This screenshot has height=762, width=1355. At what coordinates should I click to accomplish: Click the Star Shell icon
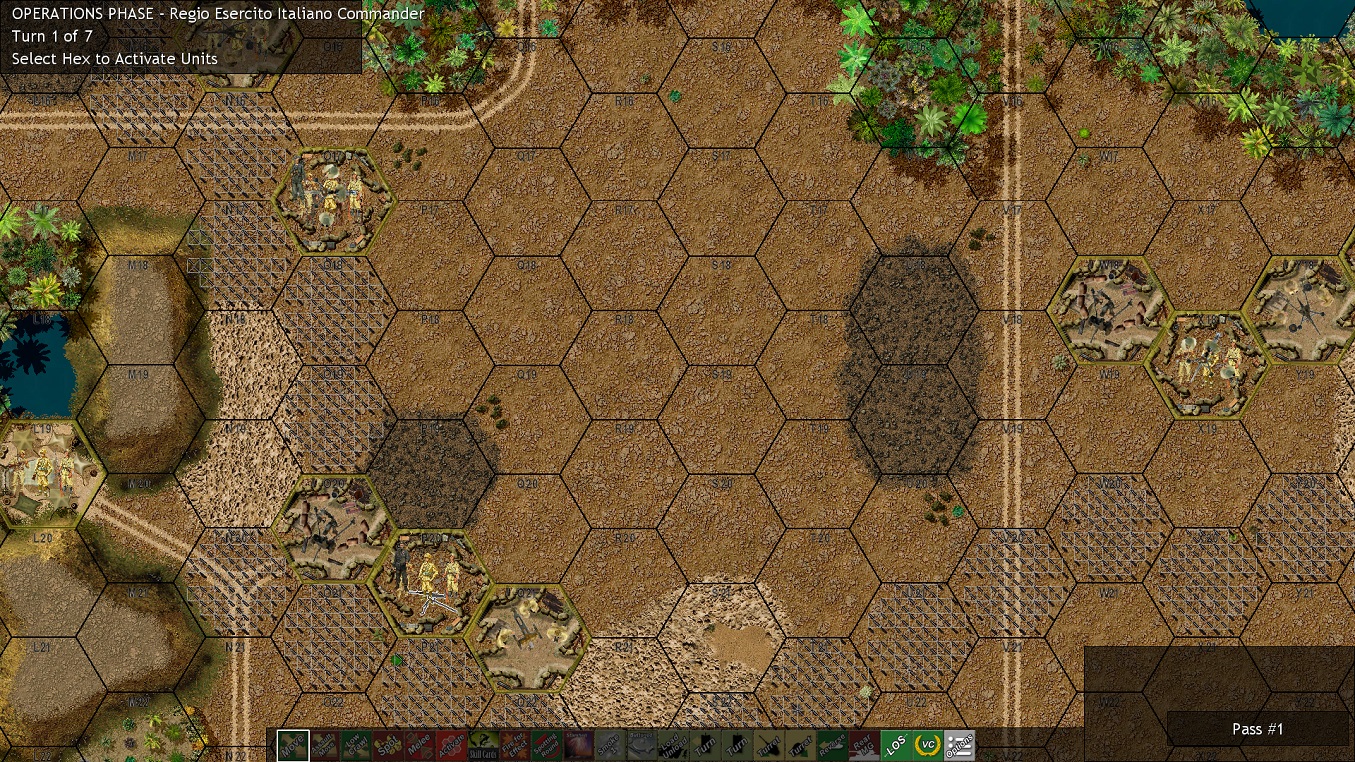coord(580,746)
